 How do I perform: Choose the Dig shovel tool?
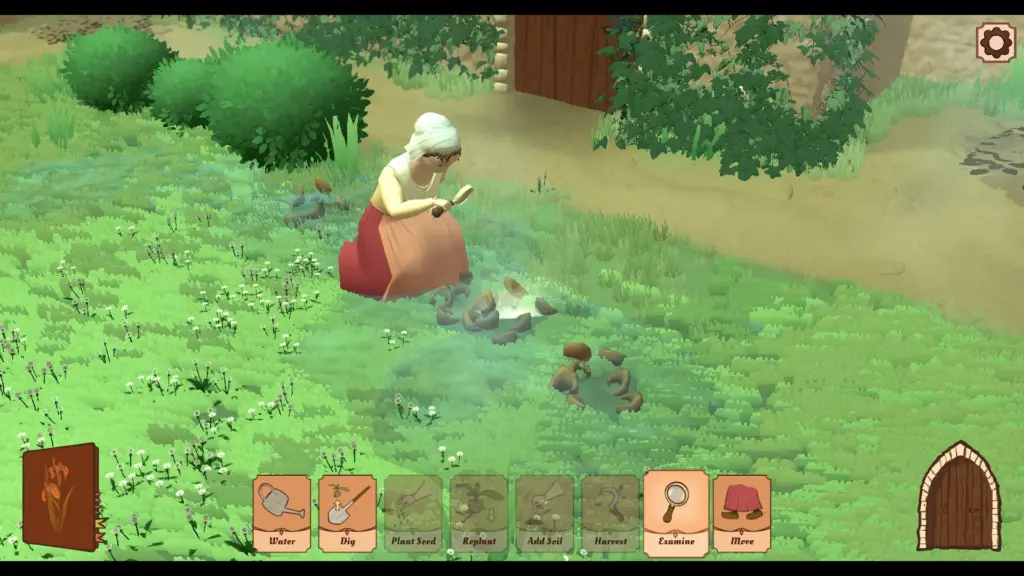[347, 513]
